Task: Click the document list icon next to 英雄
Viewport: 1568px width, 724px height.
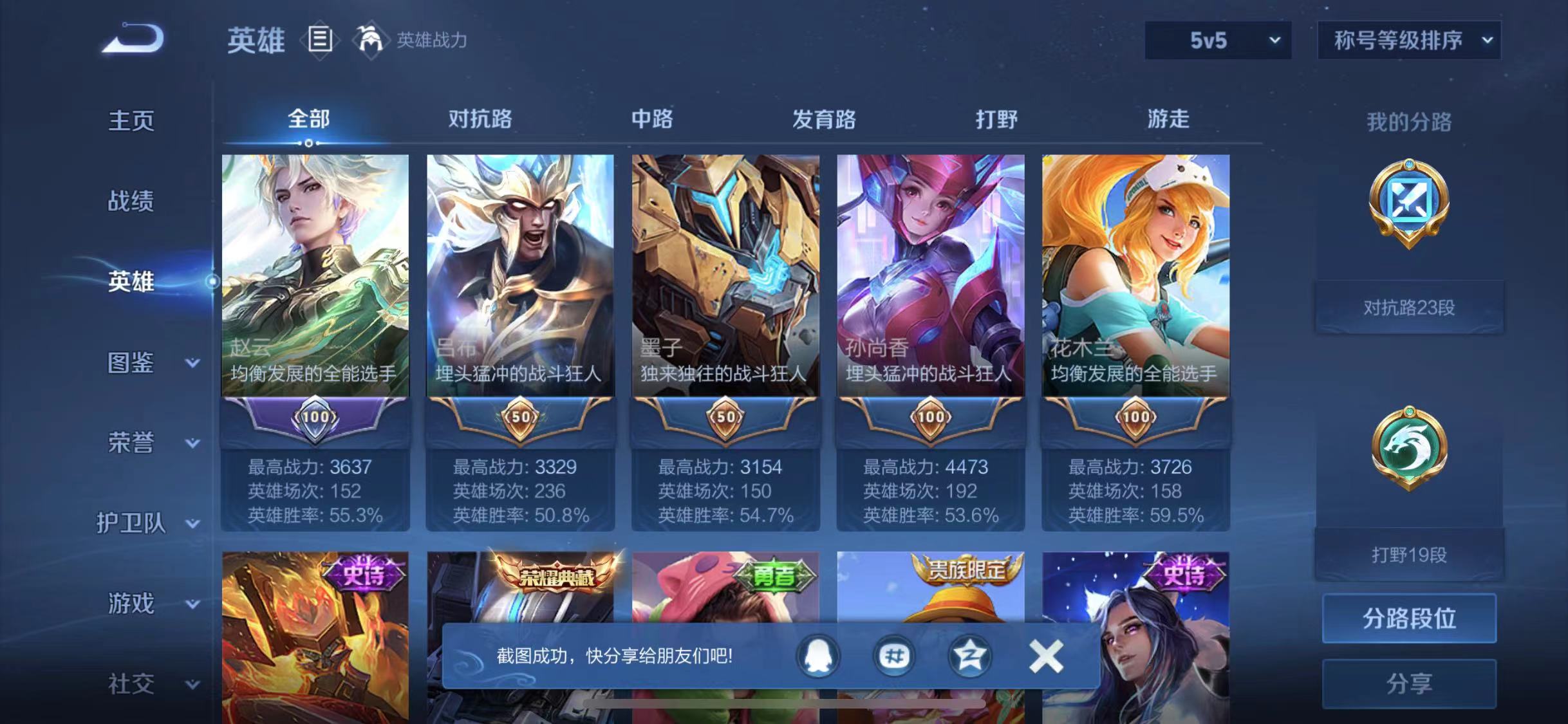Action: coord(320,40)
